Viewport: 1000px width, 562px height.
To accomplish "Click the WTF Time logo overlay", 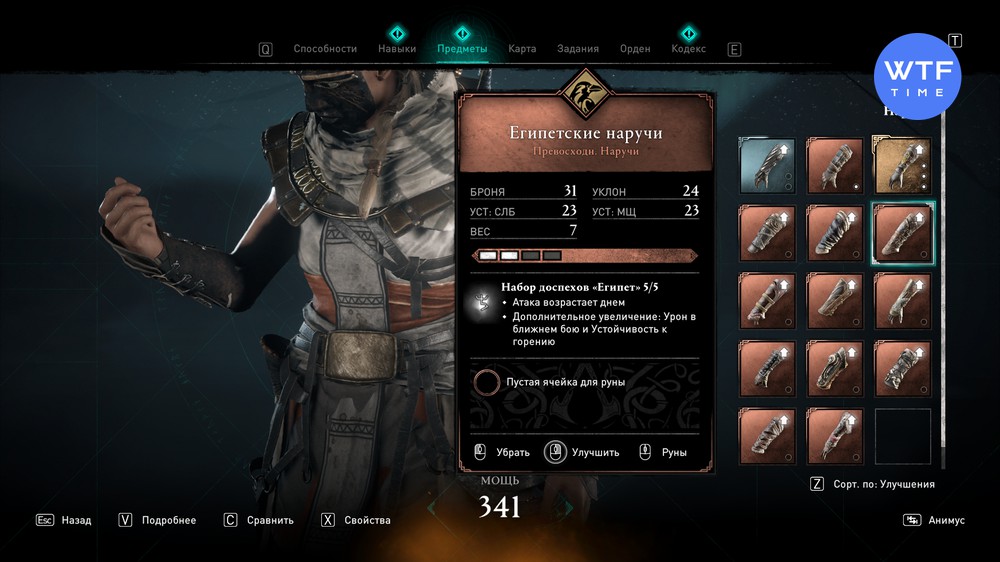I will (917, 76).
